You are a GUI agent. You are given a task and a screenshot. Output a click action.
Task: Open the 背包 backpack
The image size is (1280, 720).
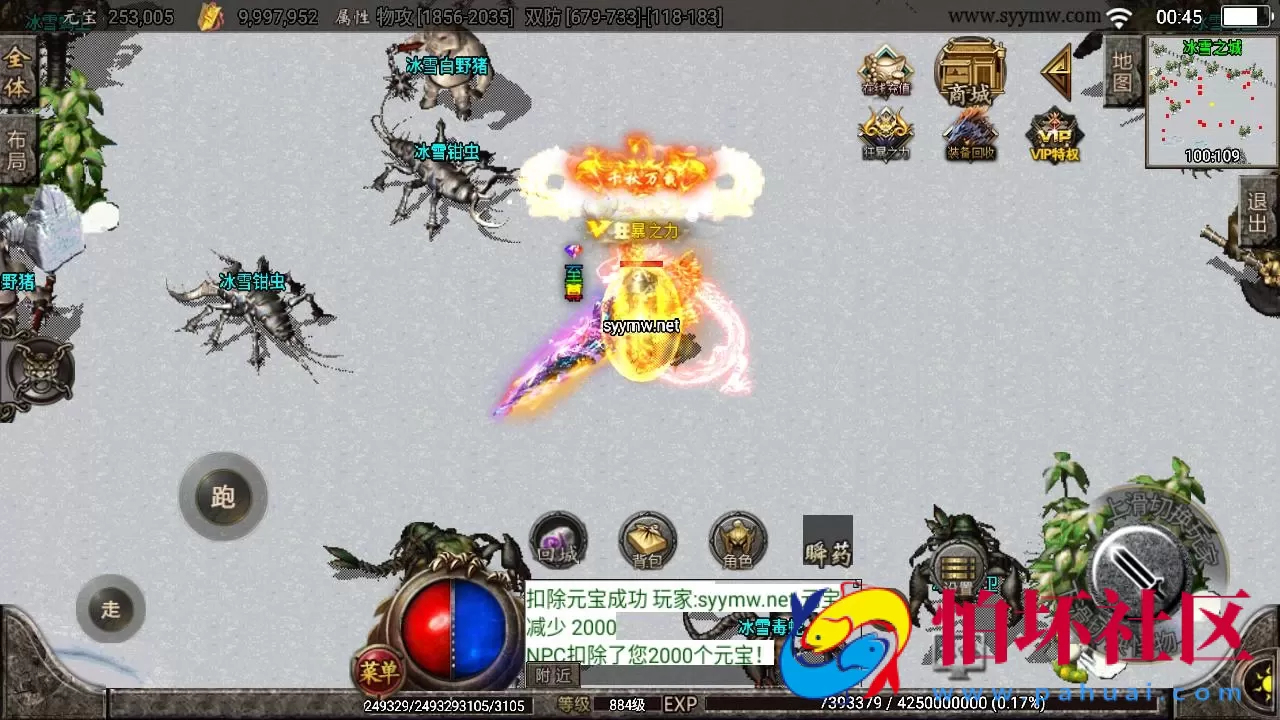pos(647,540)
